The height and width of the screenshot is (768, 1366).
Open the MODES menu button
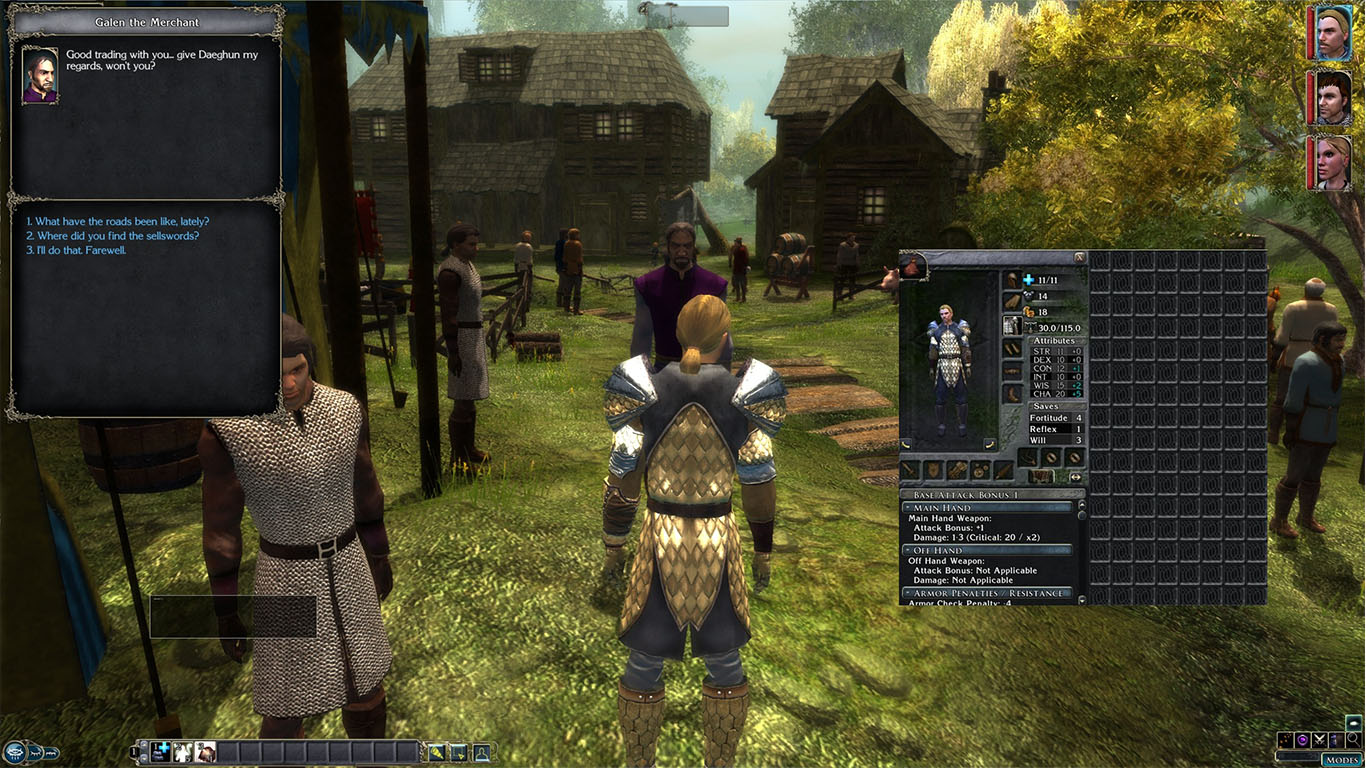tap(1340, 760)
